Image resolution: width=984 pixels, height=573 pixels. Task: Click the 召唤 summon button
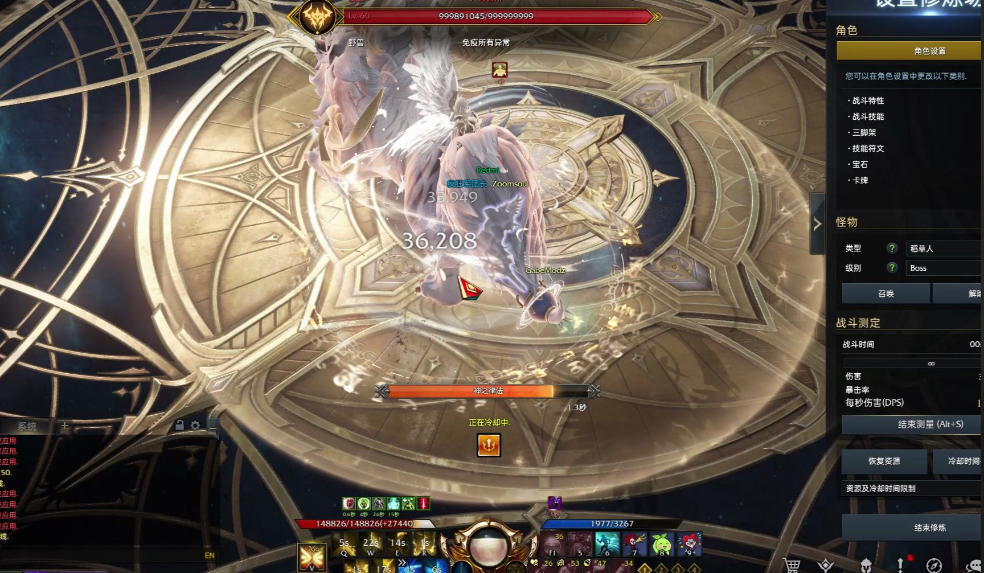(886, 293)
